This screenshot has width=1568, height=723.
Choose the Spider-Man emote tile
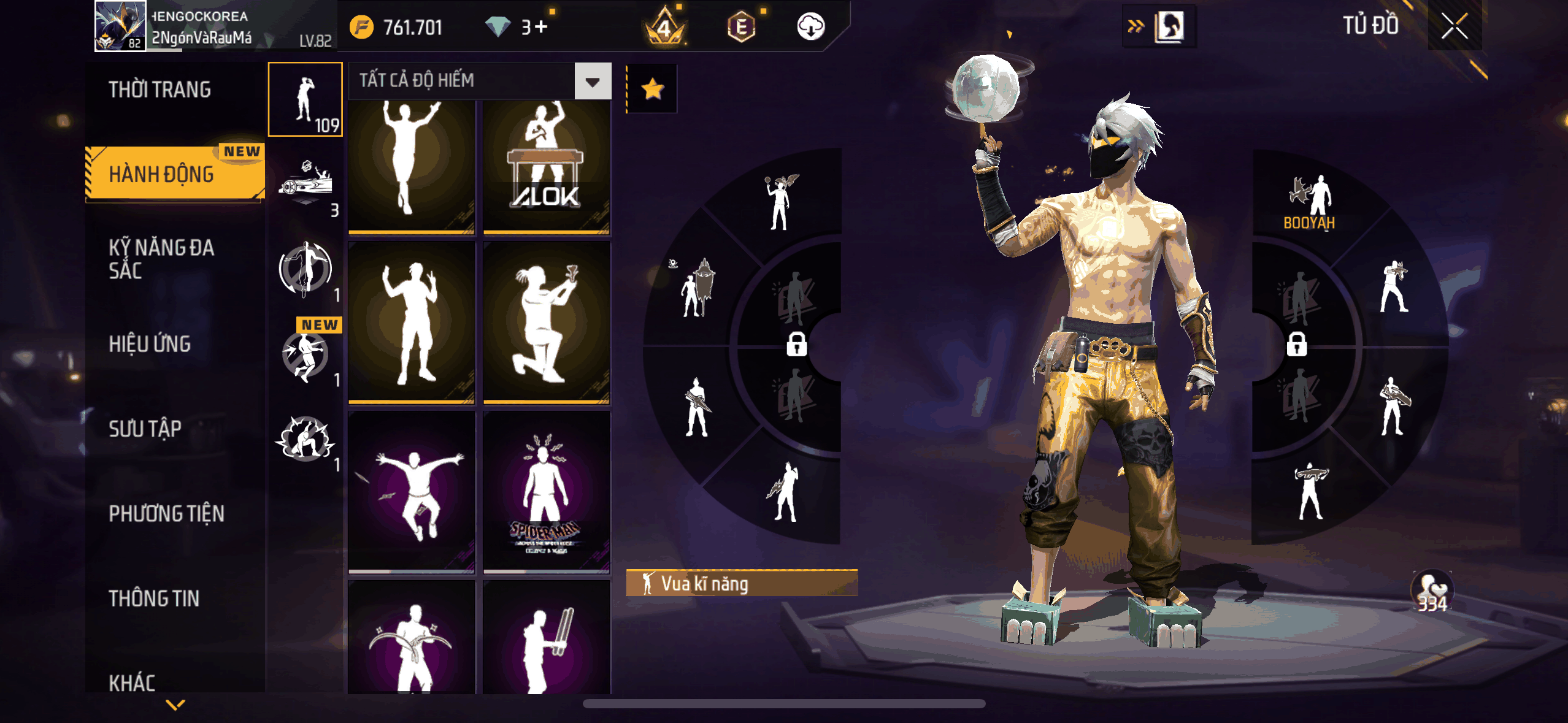pos(546,492)
